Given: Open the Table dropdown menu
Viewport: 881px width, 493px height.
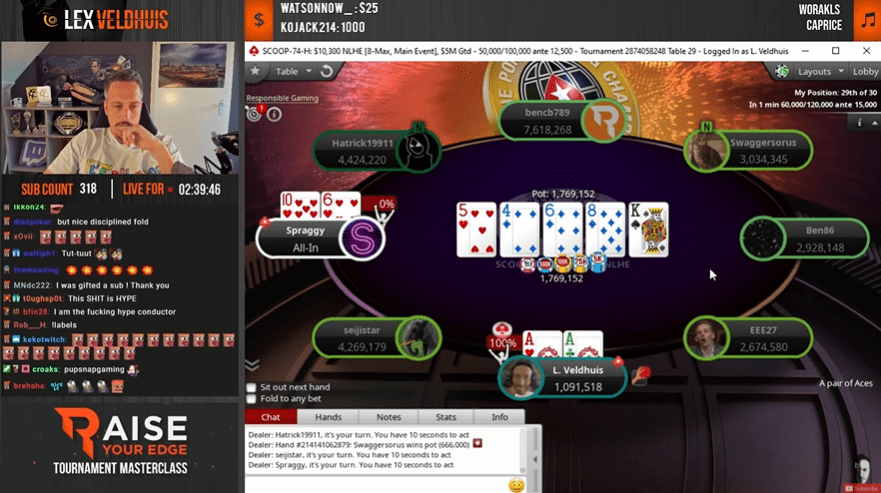Looking at the screenshot, I should (x=293, y=72).
